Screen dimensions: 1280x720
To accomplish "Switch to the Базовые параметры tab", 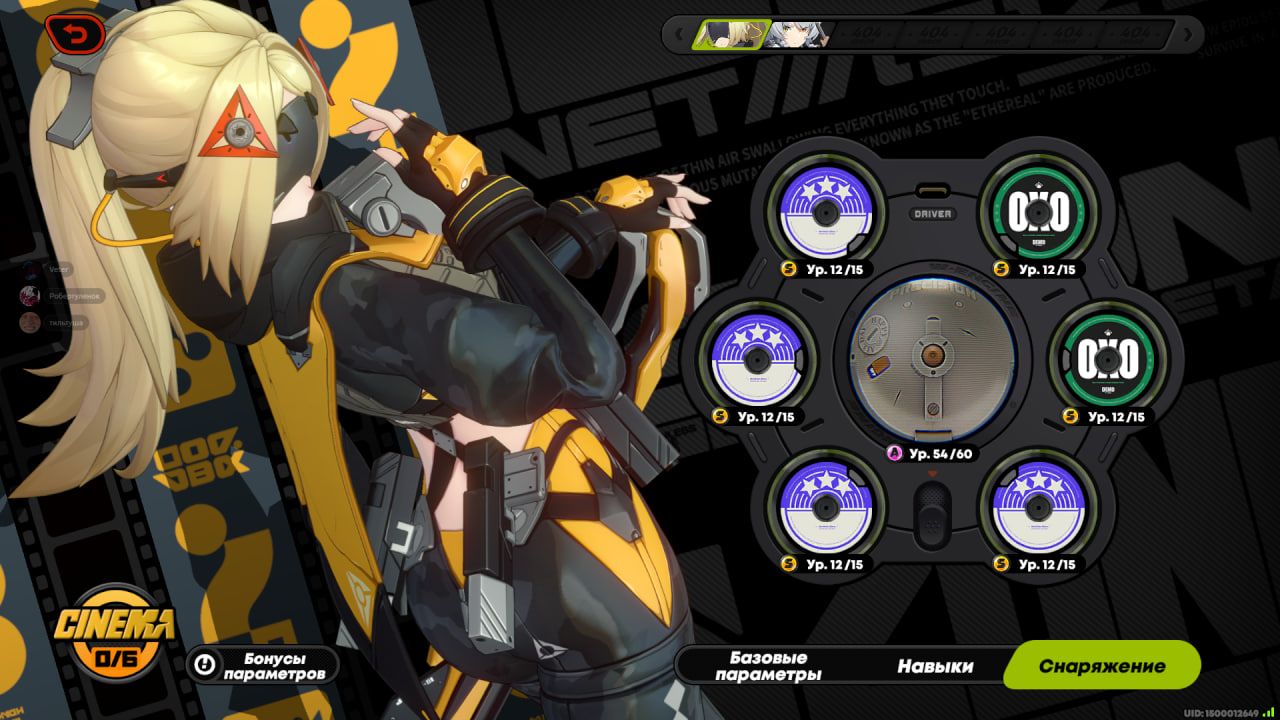I will pyautogui.click(x=768, y=666).
